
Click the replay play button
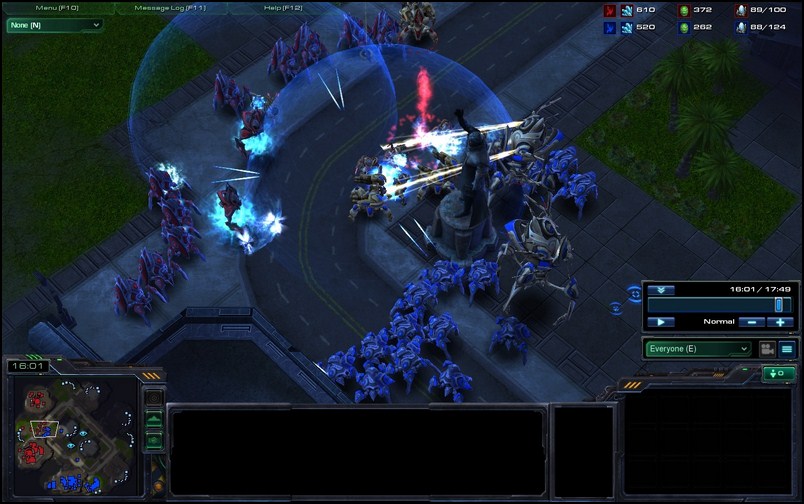coord(660,322)
